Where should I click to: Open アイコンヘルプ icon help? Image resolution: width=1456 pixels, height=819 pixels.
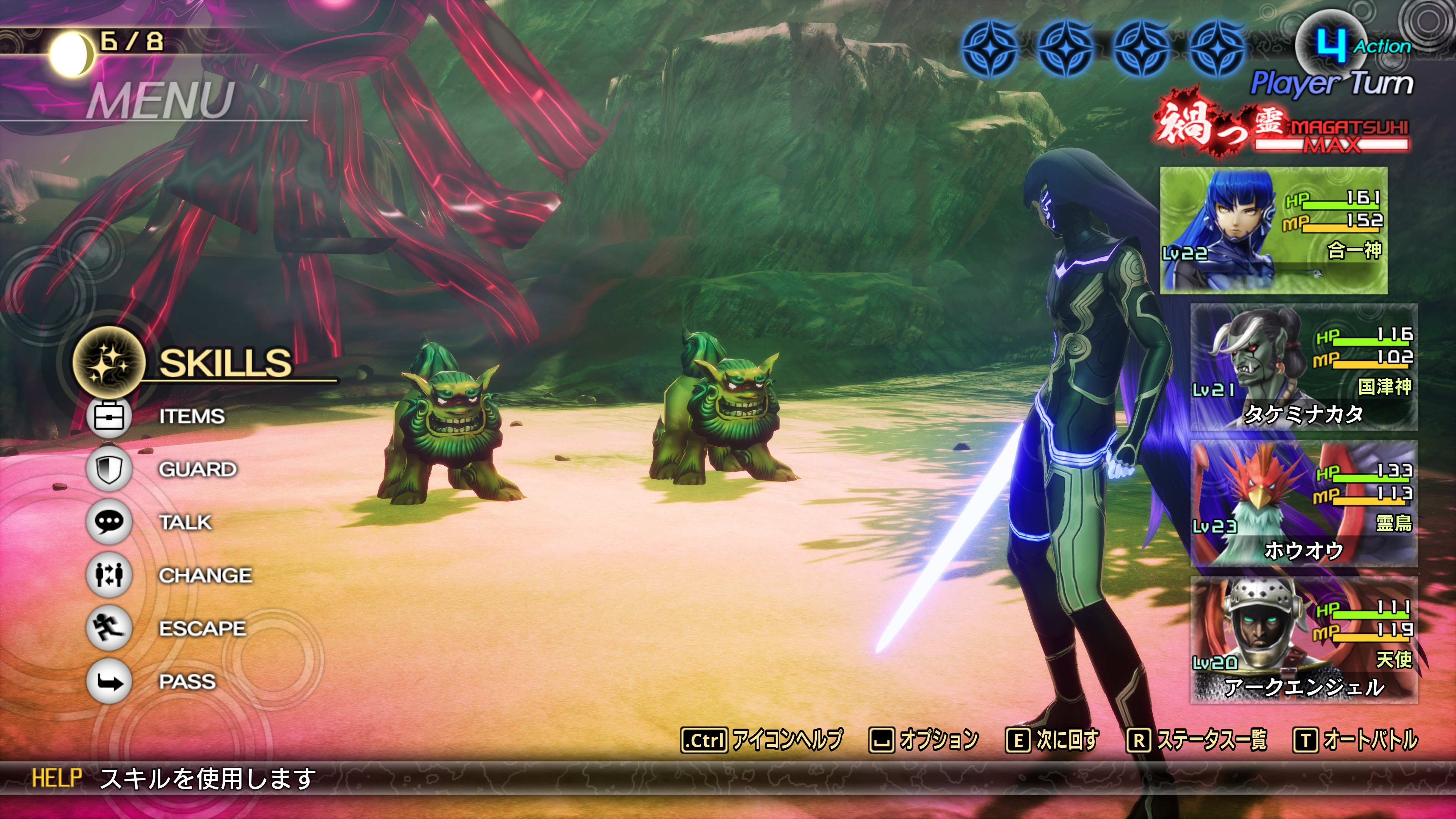[x=762, y=740]
